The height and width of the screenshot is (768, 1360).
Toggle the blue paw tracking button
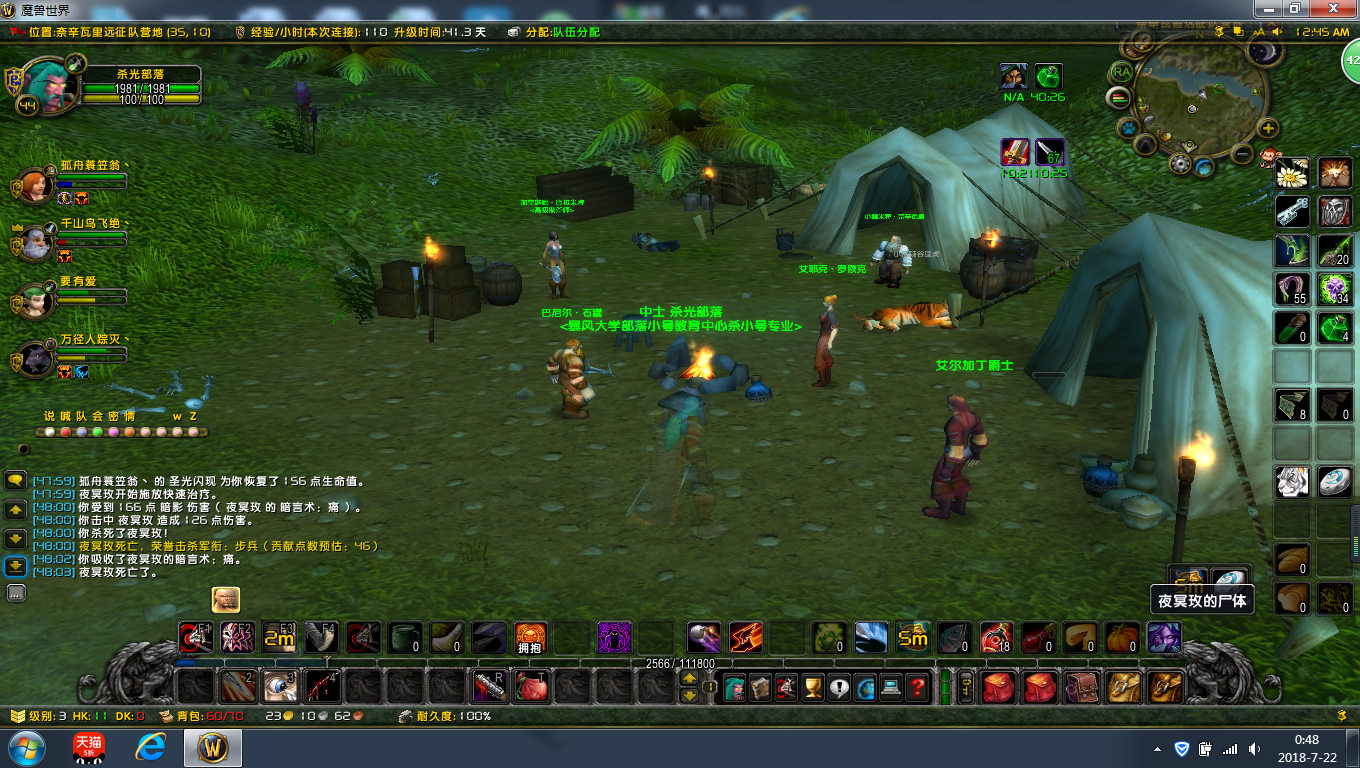pyautogui.click(x=1127, y=128)
